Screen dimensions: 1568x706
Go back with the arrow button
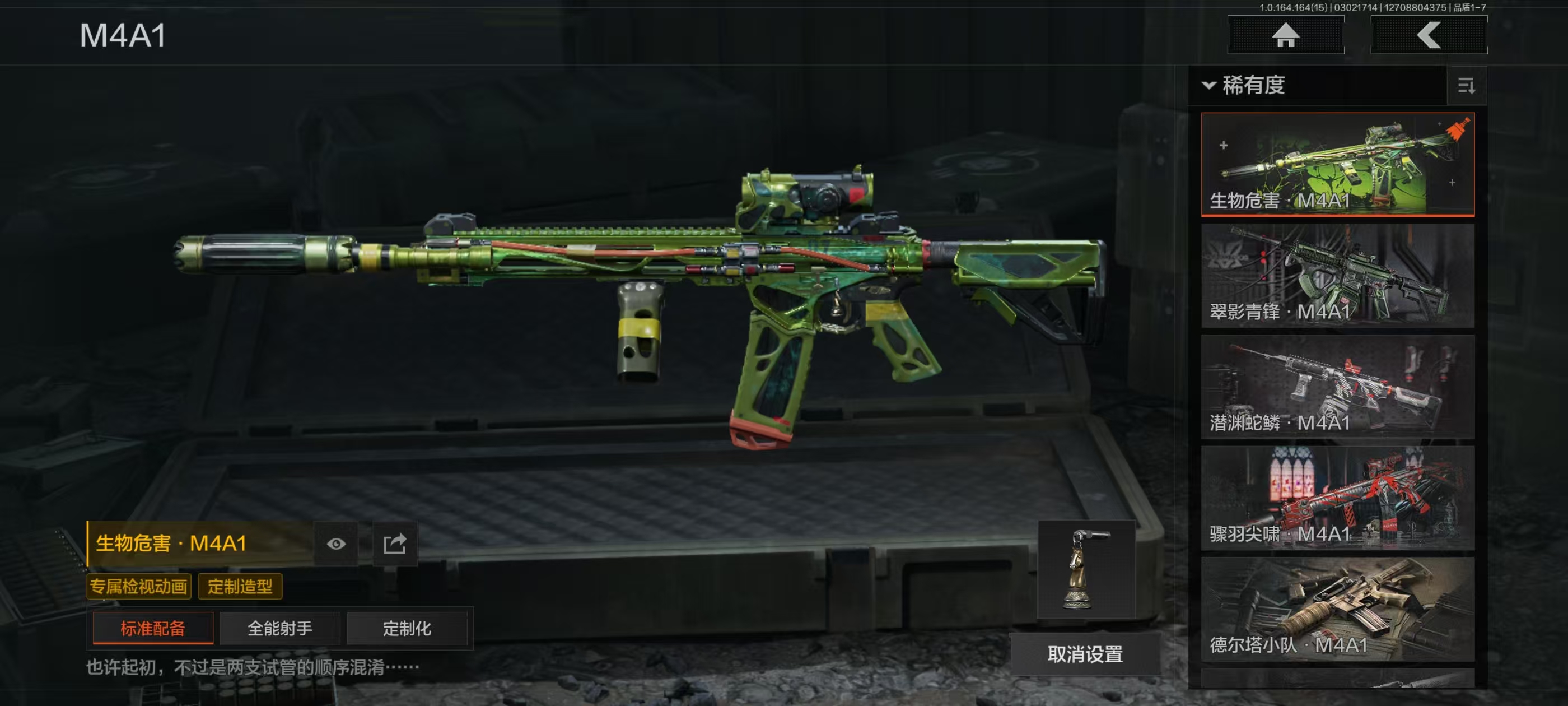pyautogui.click(x=1428, y=35)
